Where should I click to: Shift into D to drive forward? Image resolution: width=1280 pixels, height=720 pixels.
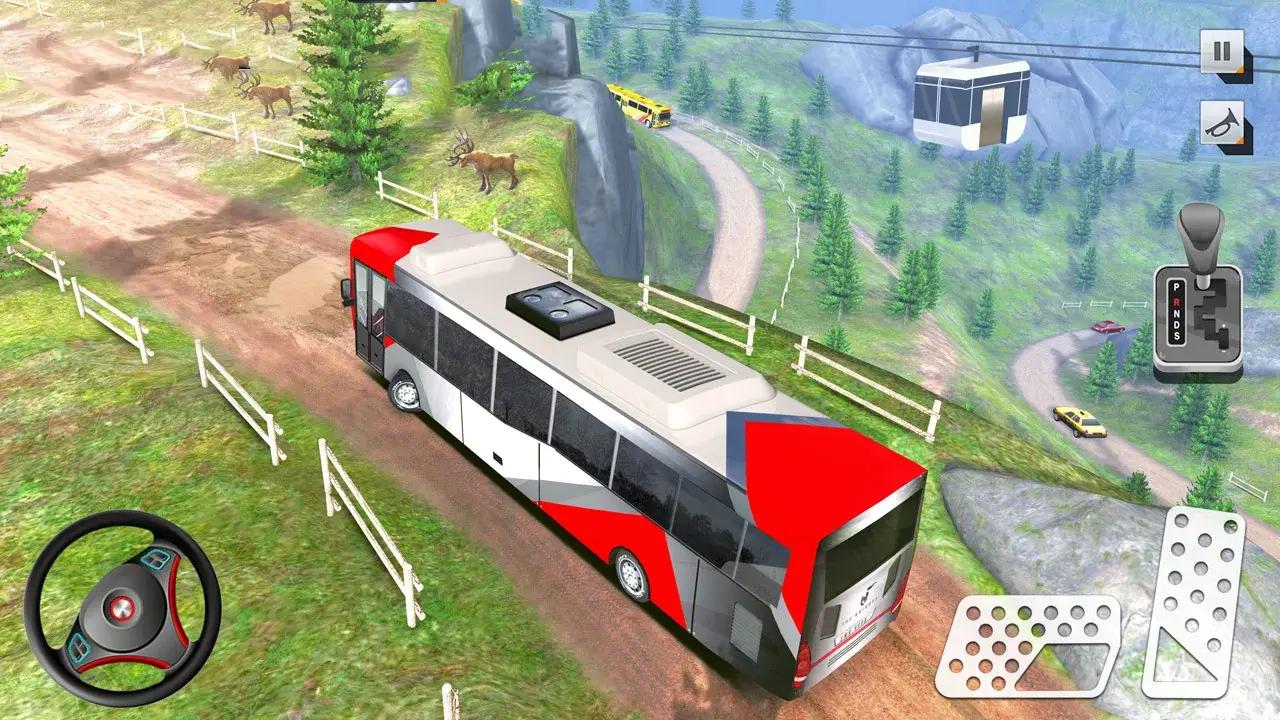(1176, 327)
